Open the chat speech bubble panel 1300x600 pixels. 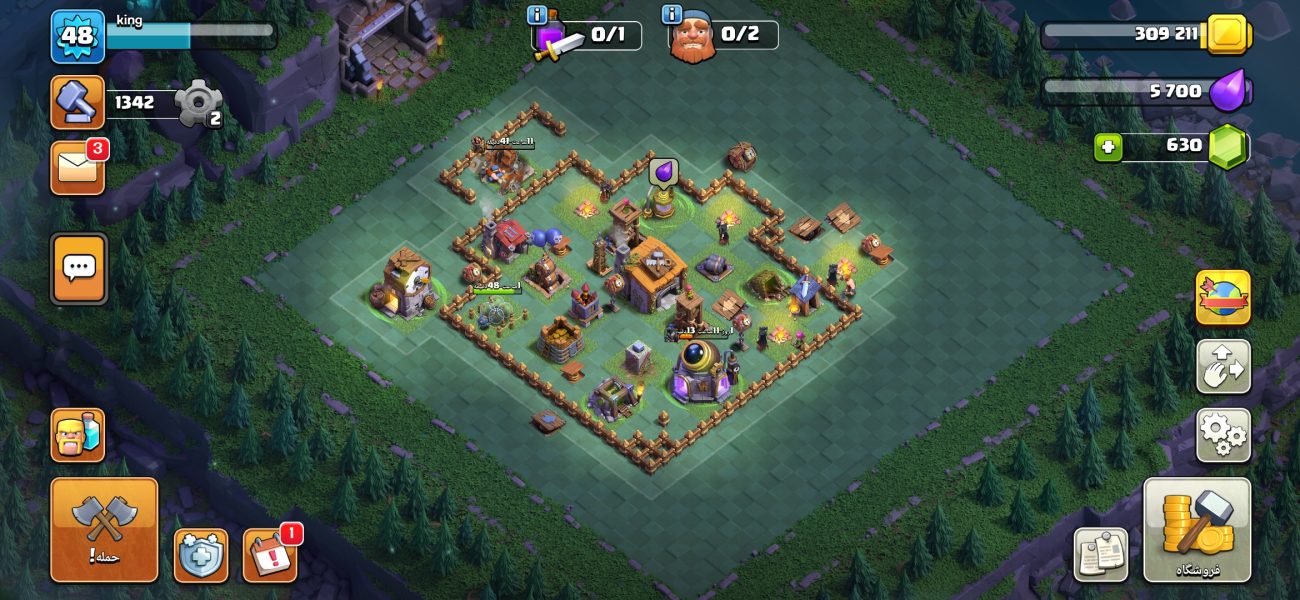point(78,268)
